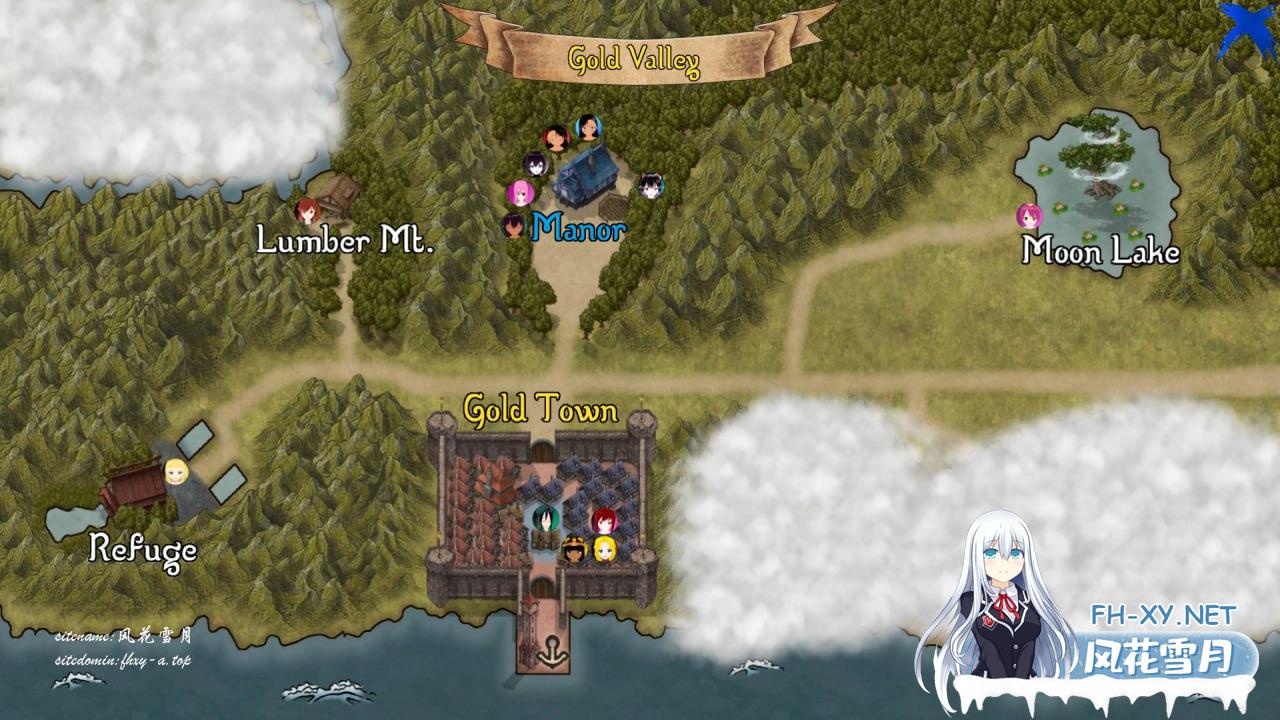Select the pink-haired portrait left of Manor
1280x720 pixels.
pyautogui.click(x=520, y=193)
